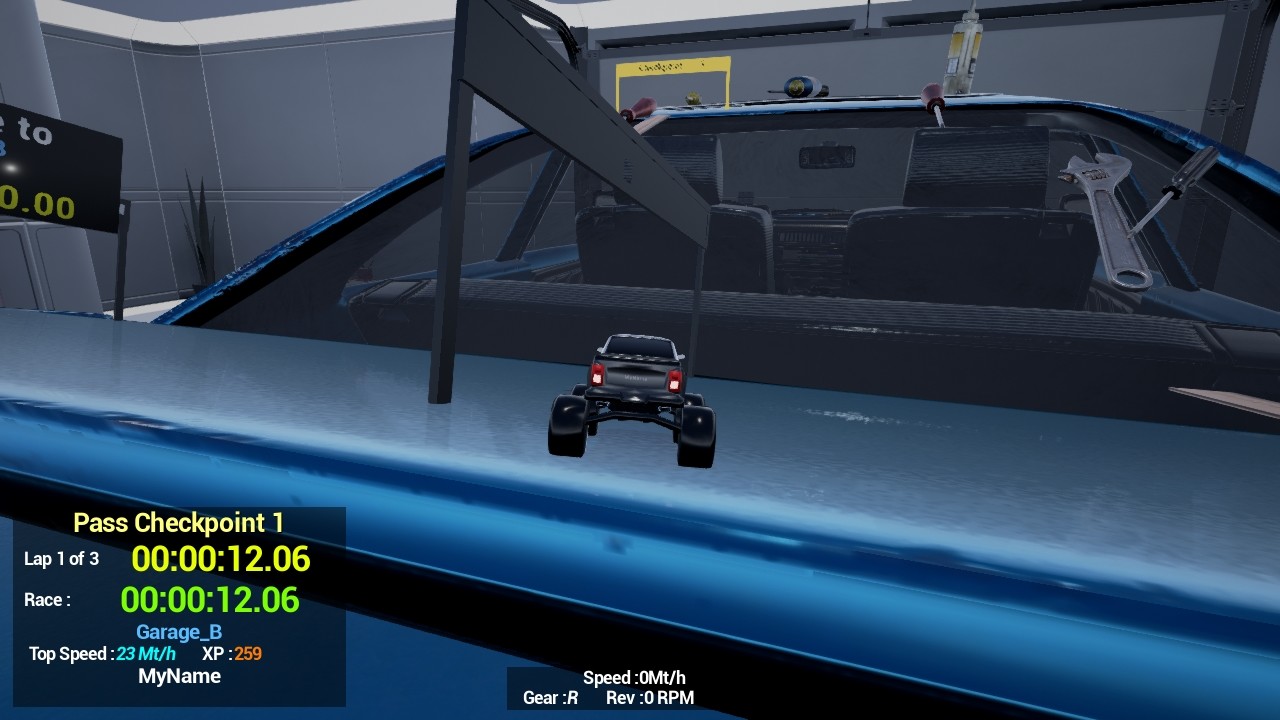Select the "Garage_B" location label
Image resolution: width=1280 pixels, height=720 pixels.
coord(178,632)
